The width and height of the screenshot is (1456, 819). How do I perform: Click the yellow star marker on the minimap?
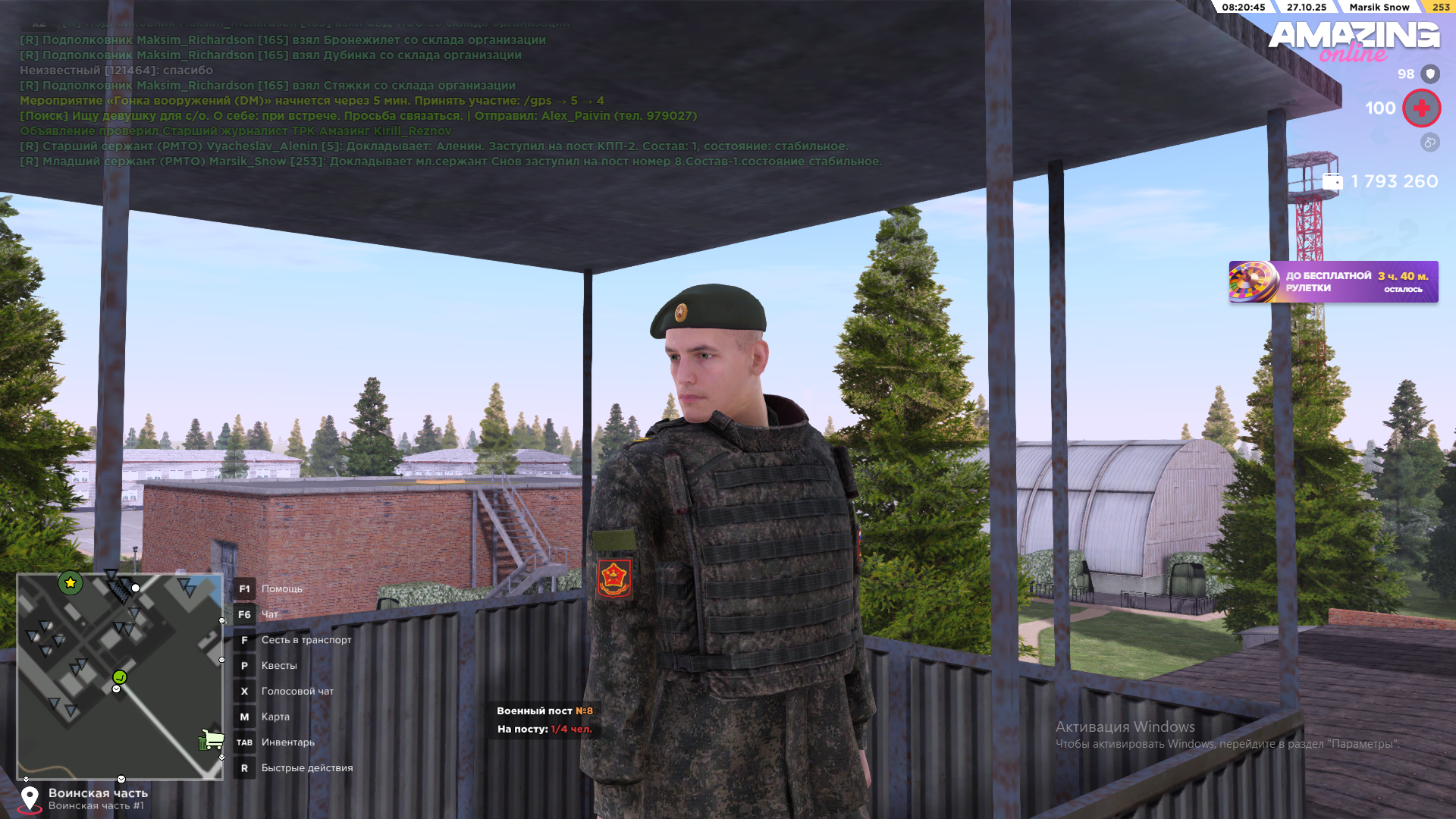[x=69, y=584]
